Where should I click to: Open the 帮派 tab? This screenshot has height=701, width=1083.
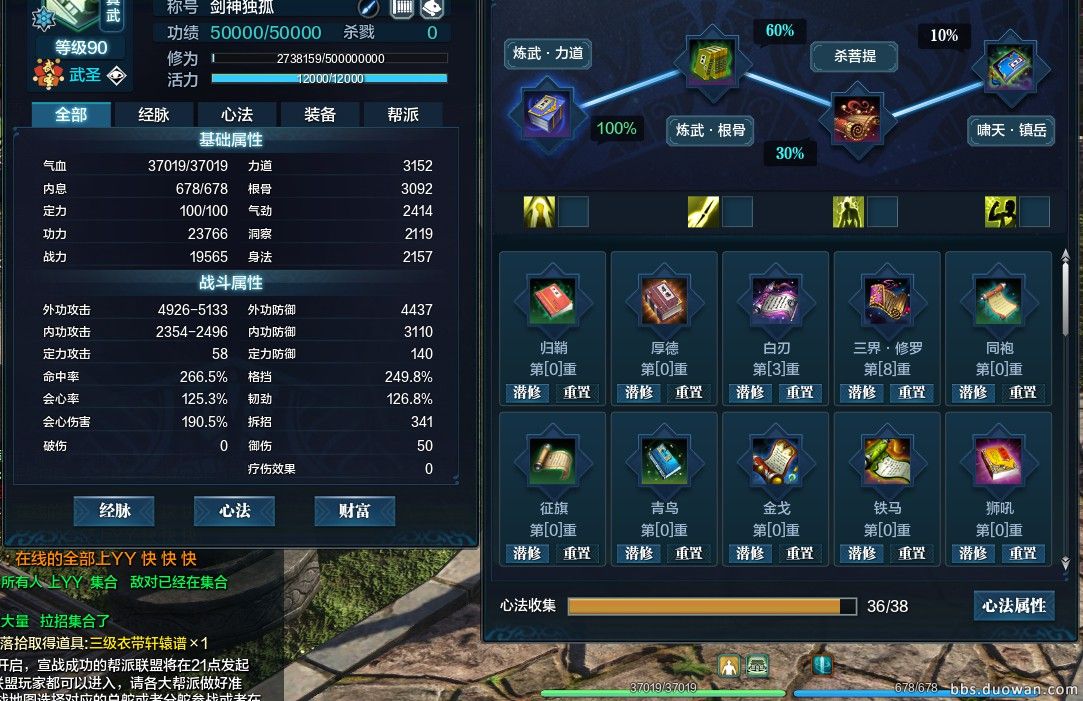tap(402, 115)
